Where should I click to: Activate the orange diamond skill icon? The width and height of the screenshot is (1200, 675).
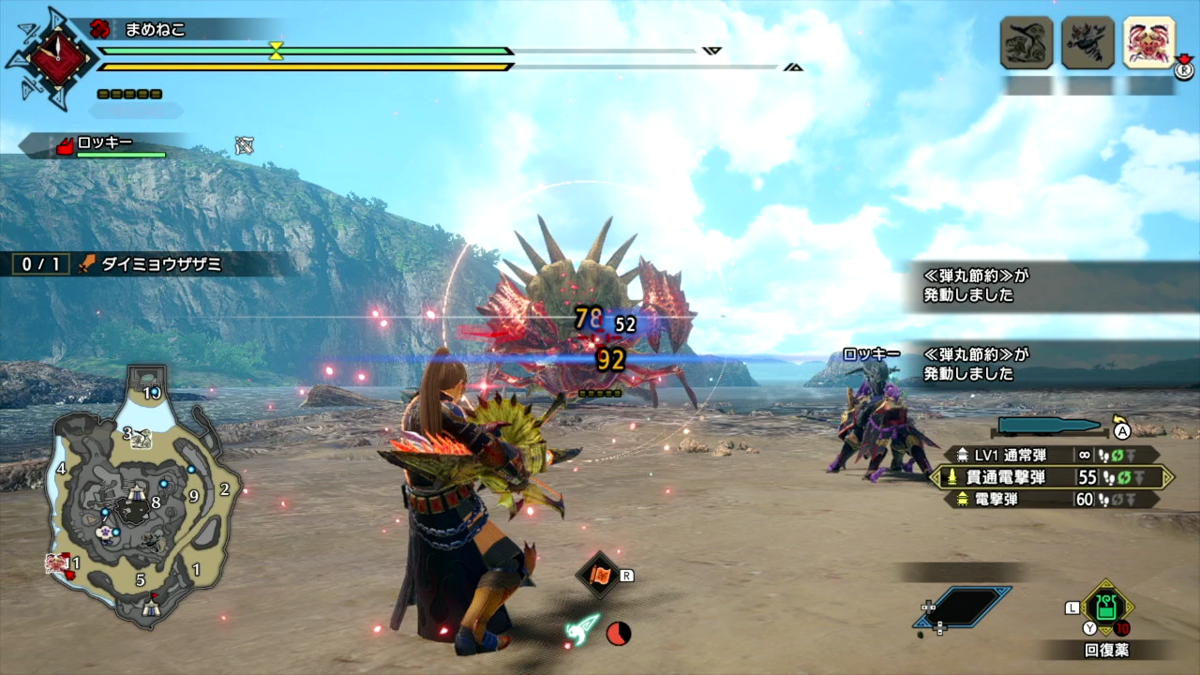coord(599,574)
